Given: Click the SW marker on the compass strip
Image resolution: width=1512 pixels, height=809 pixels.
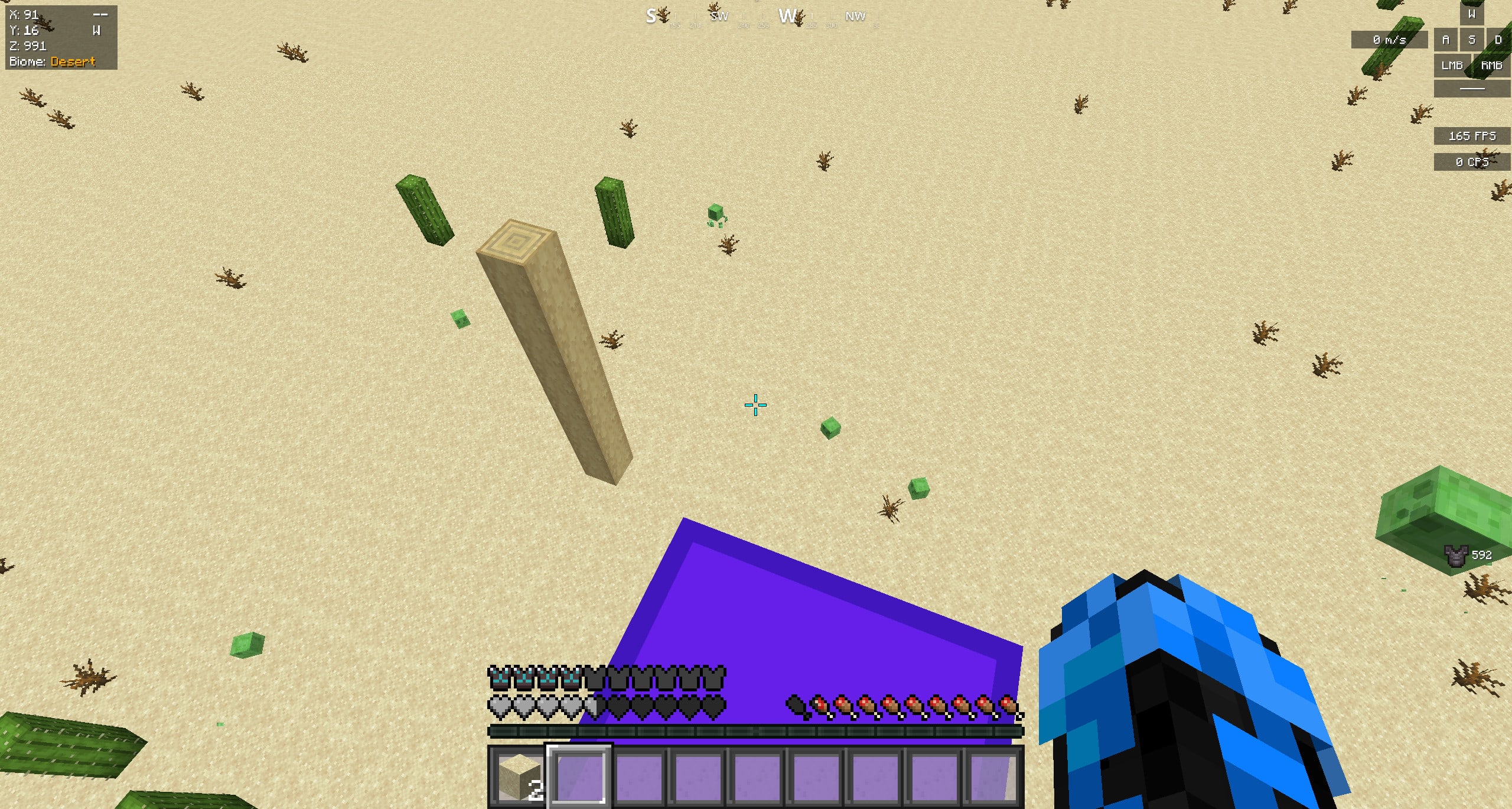Looking at the screenshot, I should pos(719,17).
